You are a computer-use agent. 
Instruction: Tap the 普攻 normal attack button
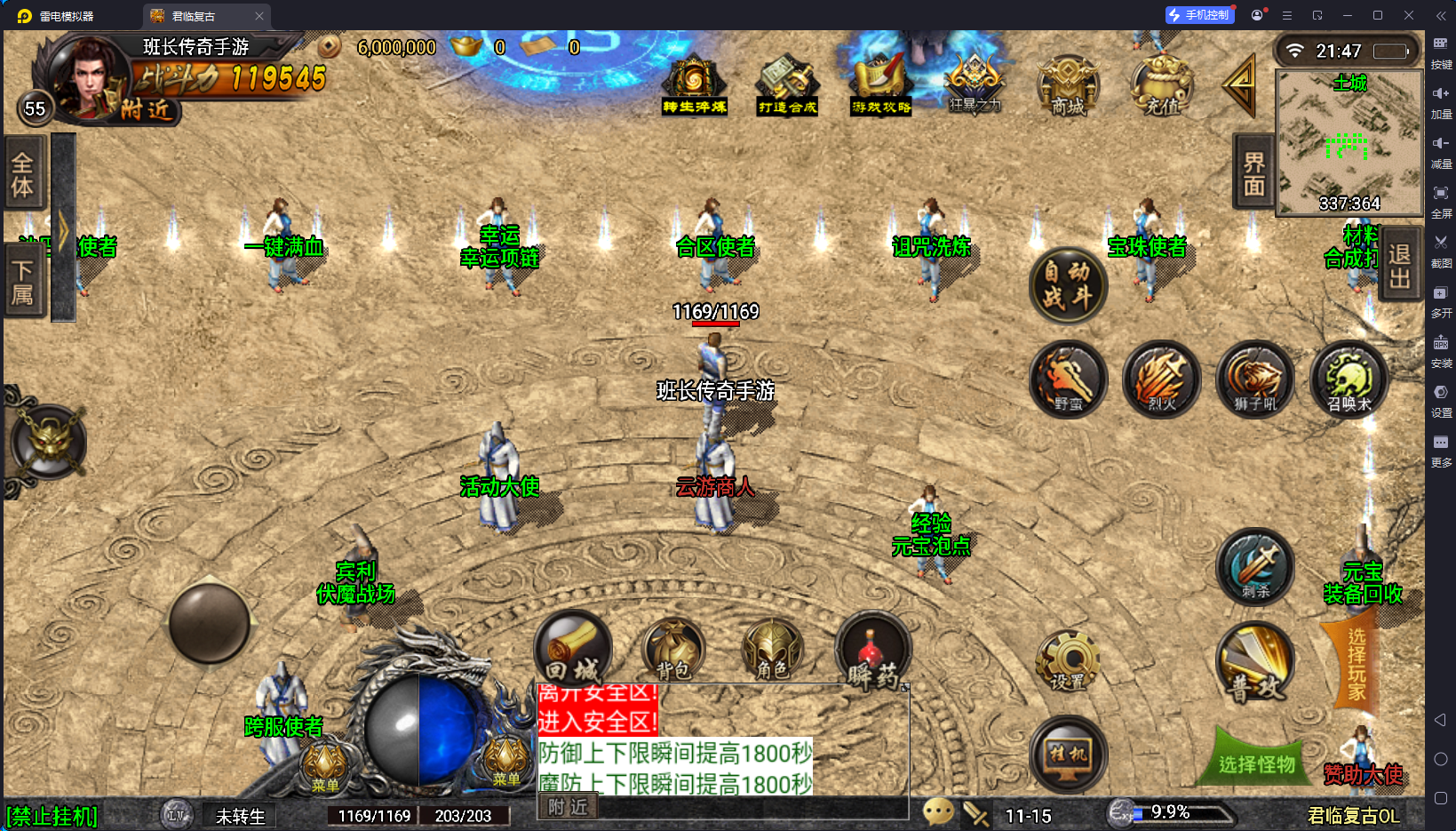1254,664
